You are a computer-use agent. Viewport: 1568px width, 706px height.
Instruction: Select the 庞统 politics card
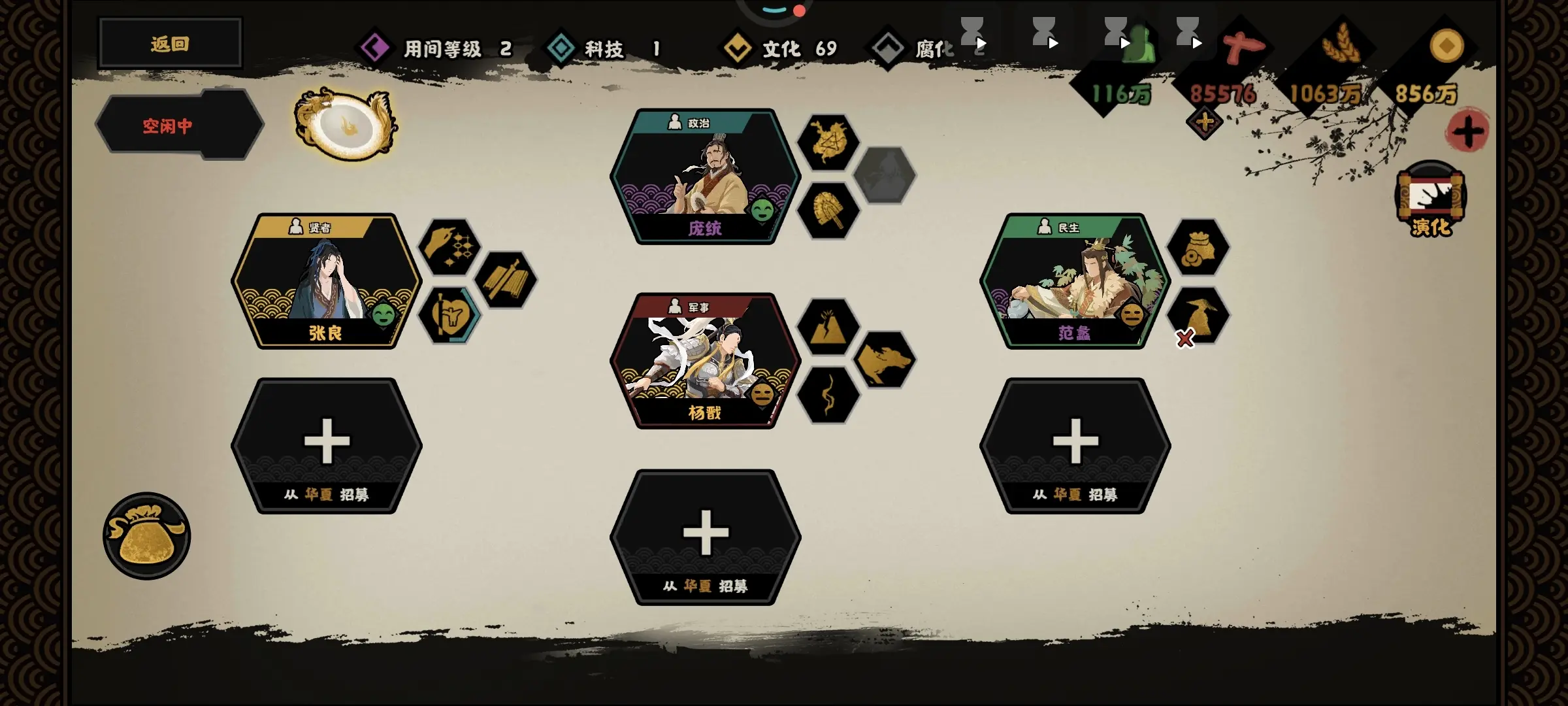pos(705,176)
